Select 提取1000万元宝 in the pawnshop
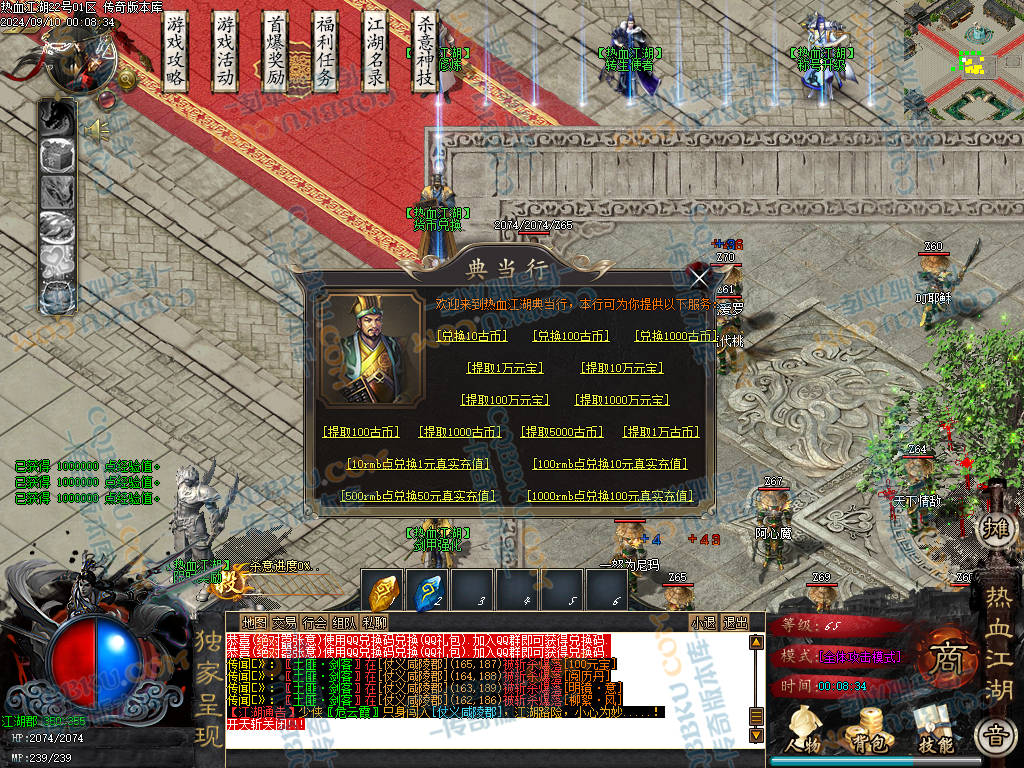The image size is (1024, 768). click(622, 400)
